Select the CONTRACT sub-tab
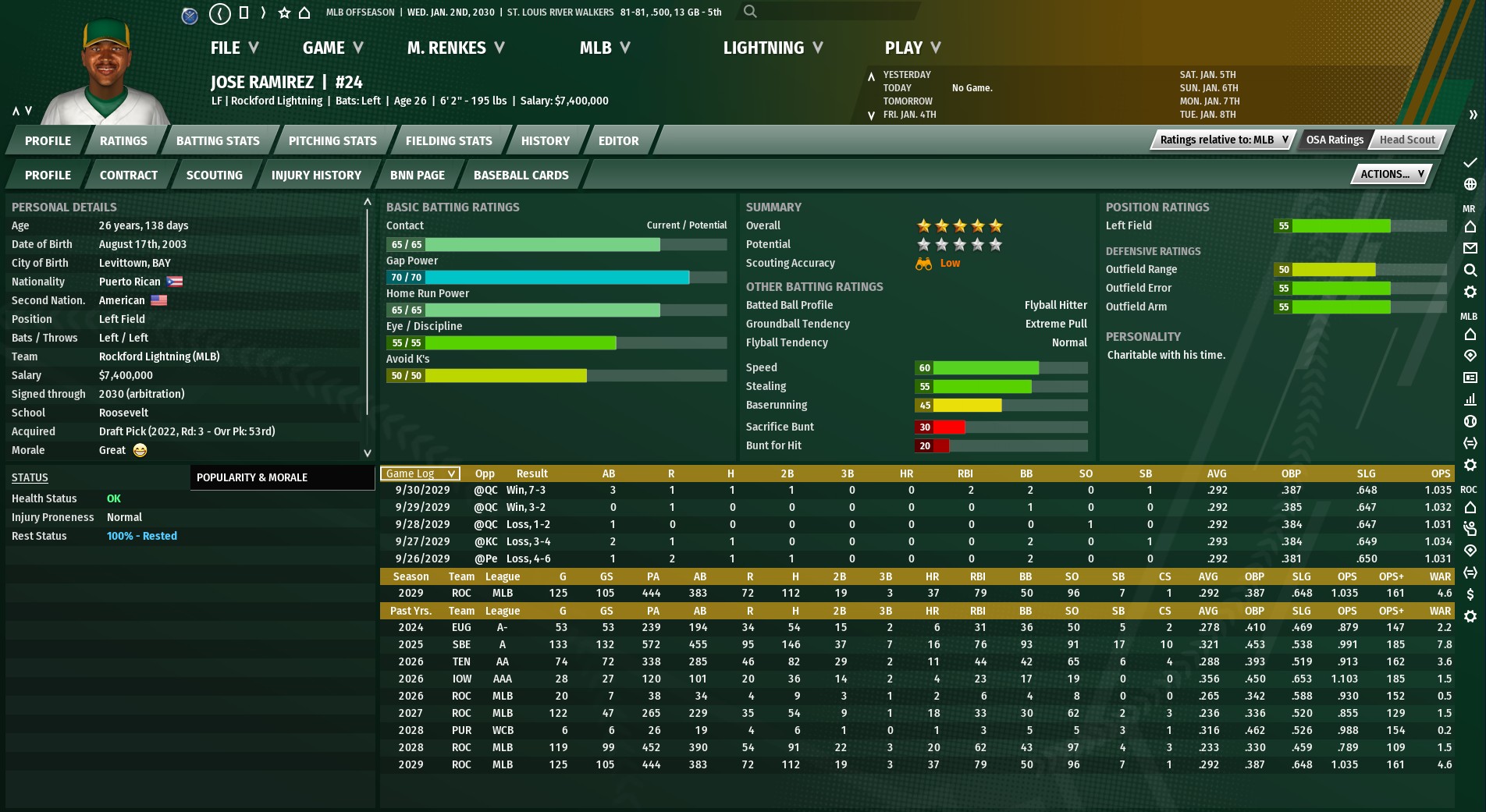Image resolution: width=1486 pixels, height=812 pixels. pyautogui.click(x=129, y=176)
